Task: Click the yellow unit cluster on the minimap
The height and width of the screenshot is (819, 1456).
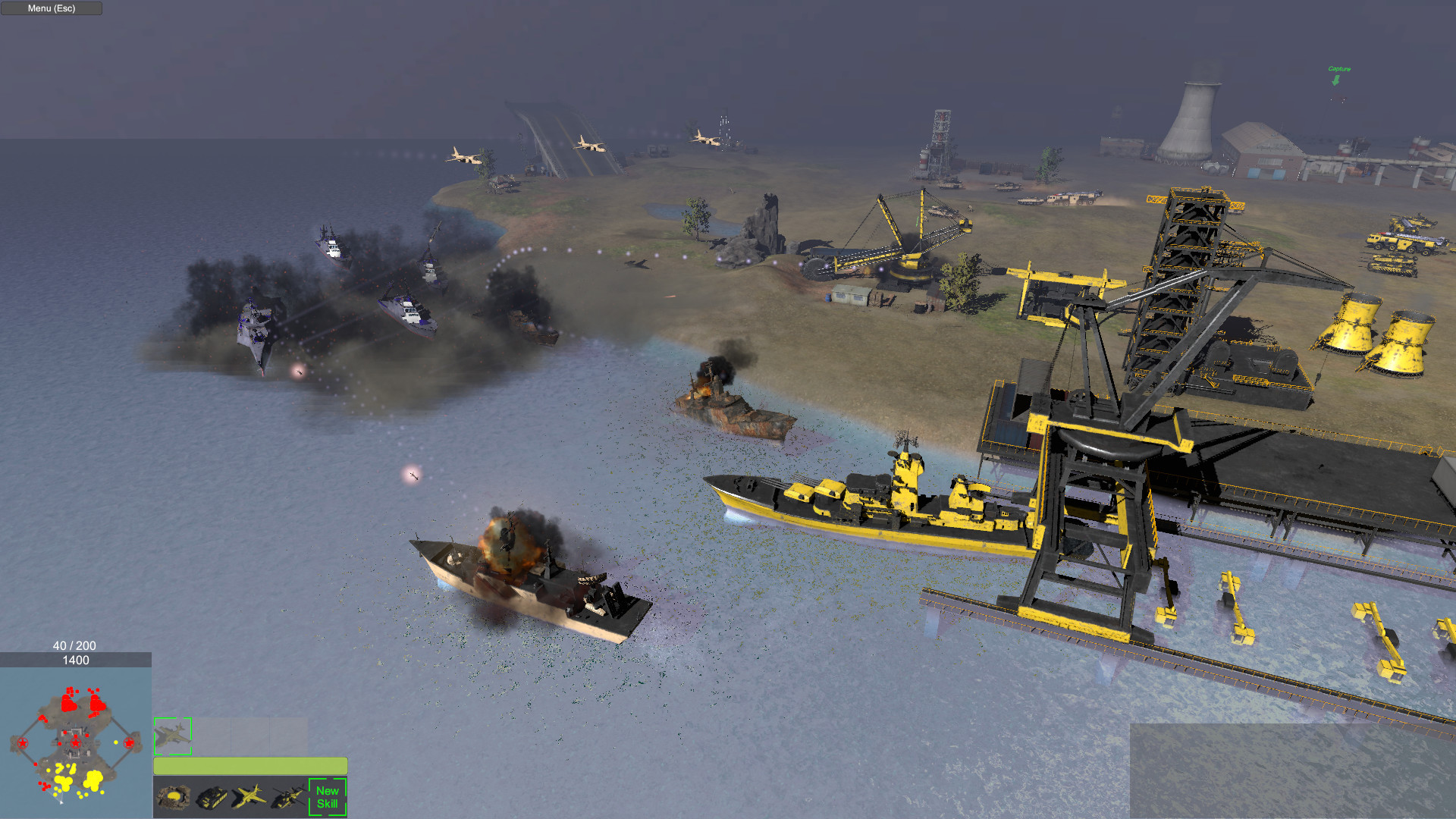Action: (93, 778)
